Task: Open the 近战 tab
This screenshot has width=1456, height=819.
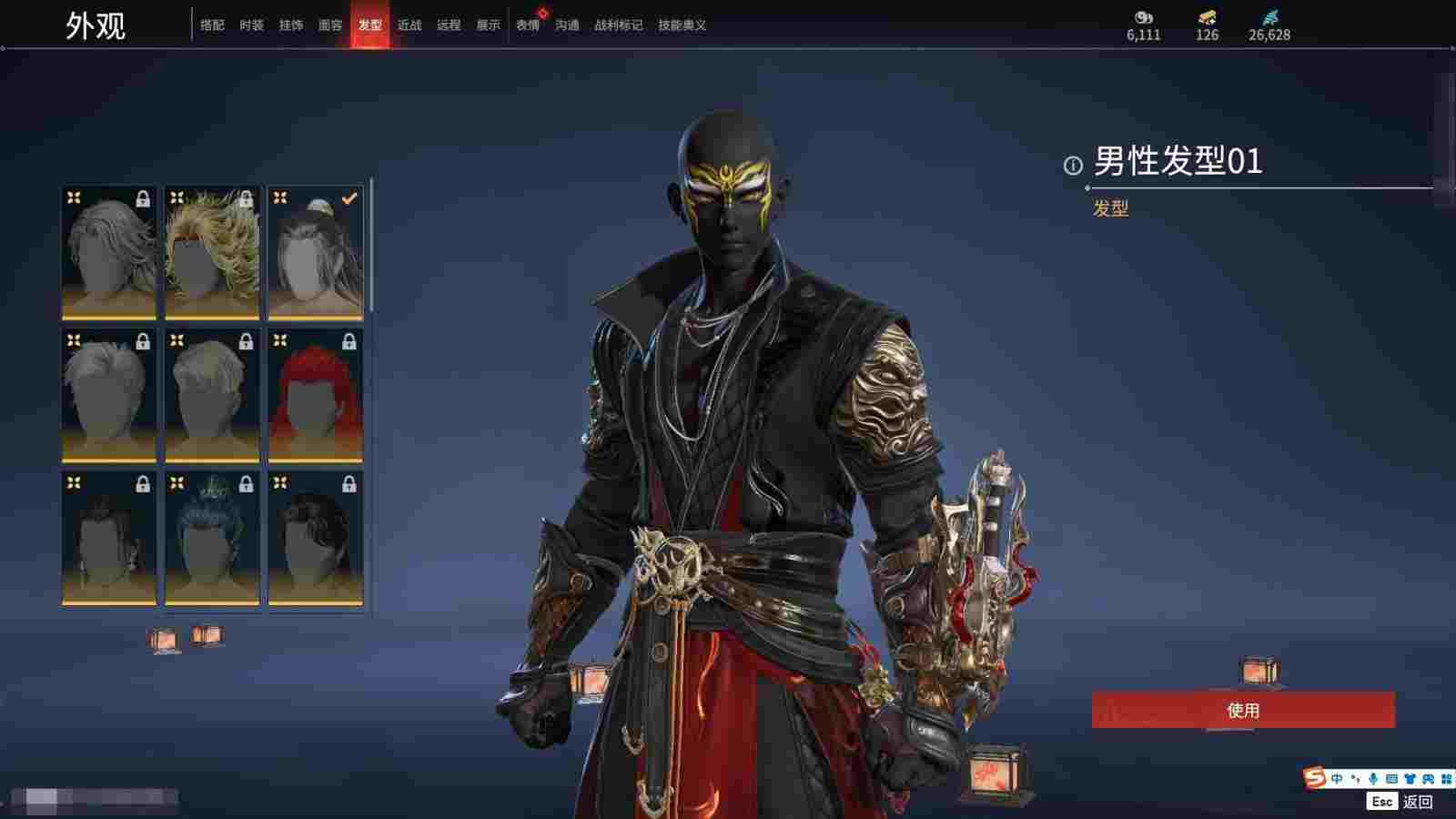Action: coord(409,25)
